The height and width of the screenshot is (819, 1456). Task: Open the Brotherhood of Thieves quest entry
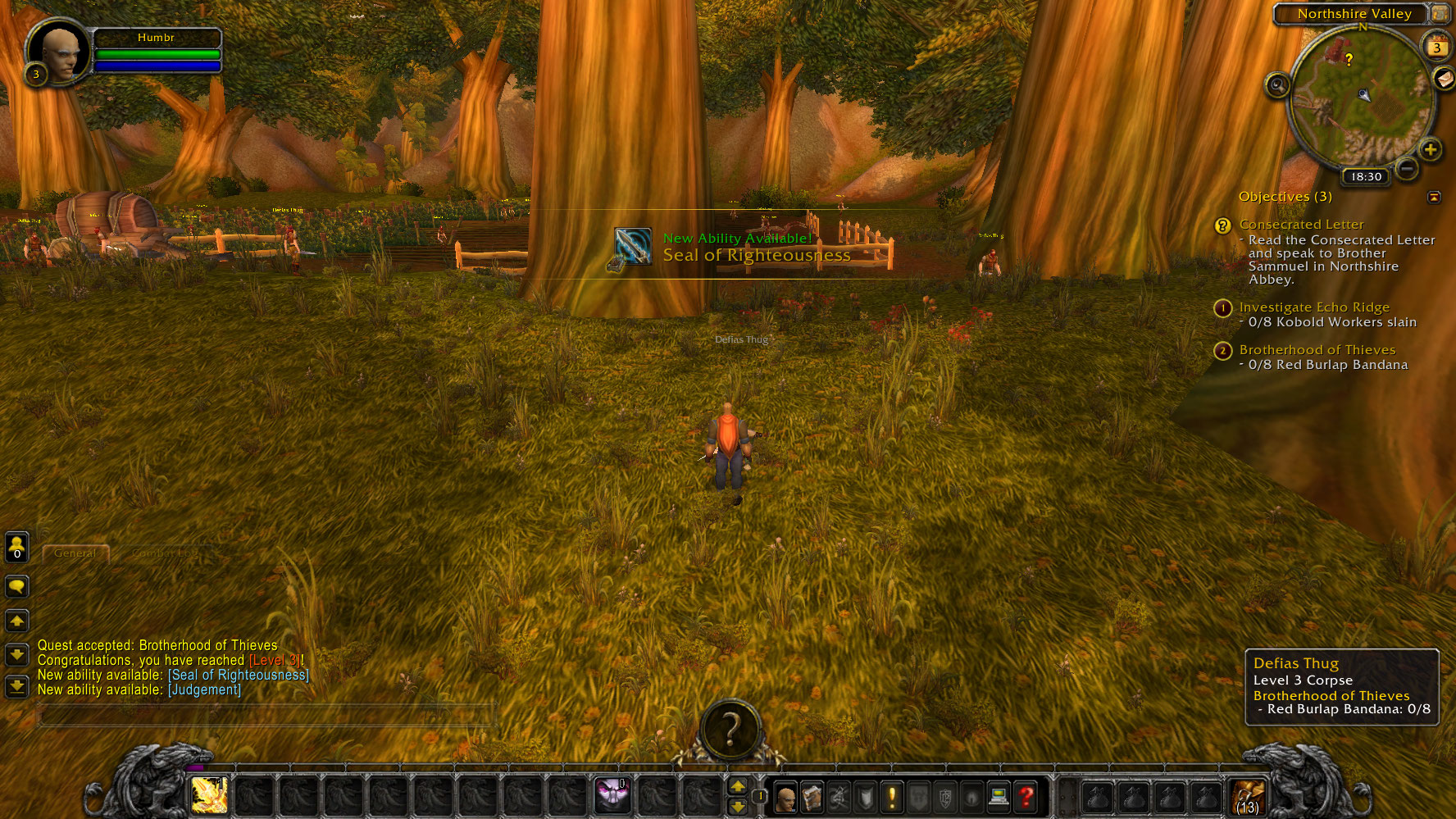tap(1317, 350)
